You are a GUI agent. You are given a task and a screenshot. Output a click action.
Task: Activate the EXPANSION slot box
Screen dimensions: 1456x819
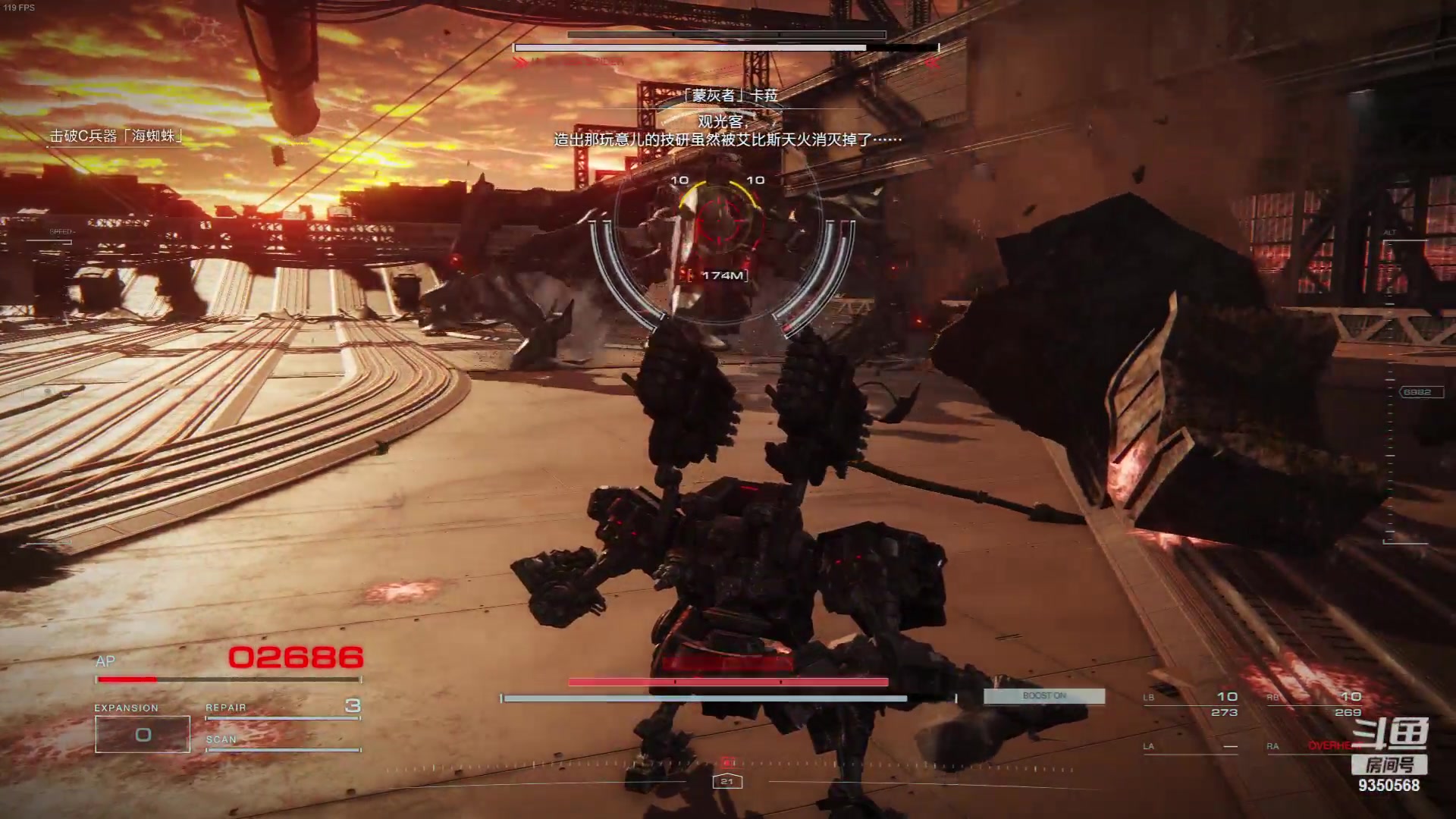[x=143, y=734]
